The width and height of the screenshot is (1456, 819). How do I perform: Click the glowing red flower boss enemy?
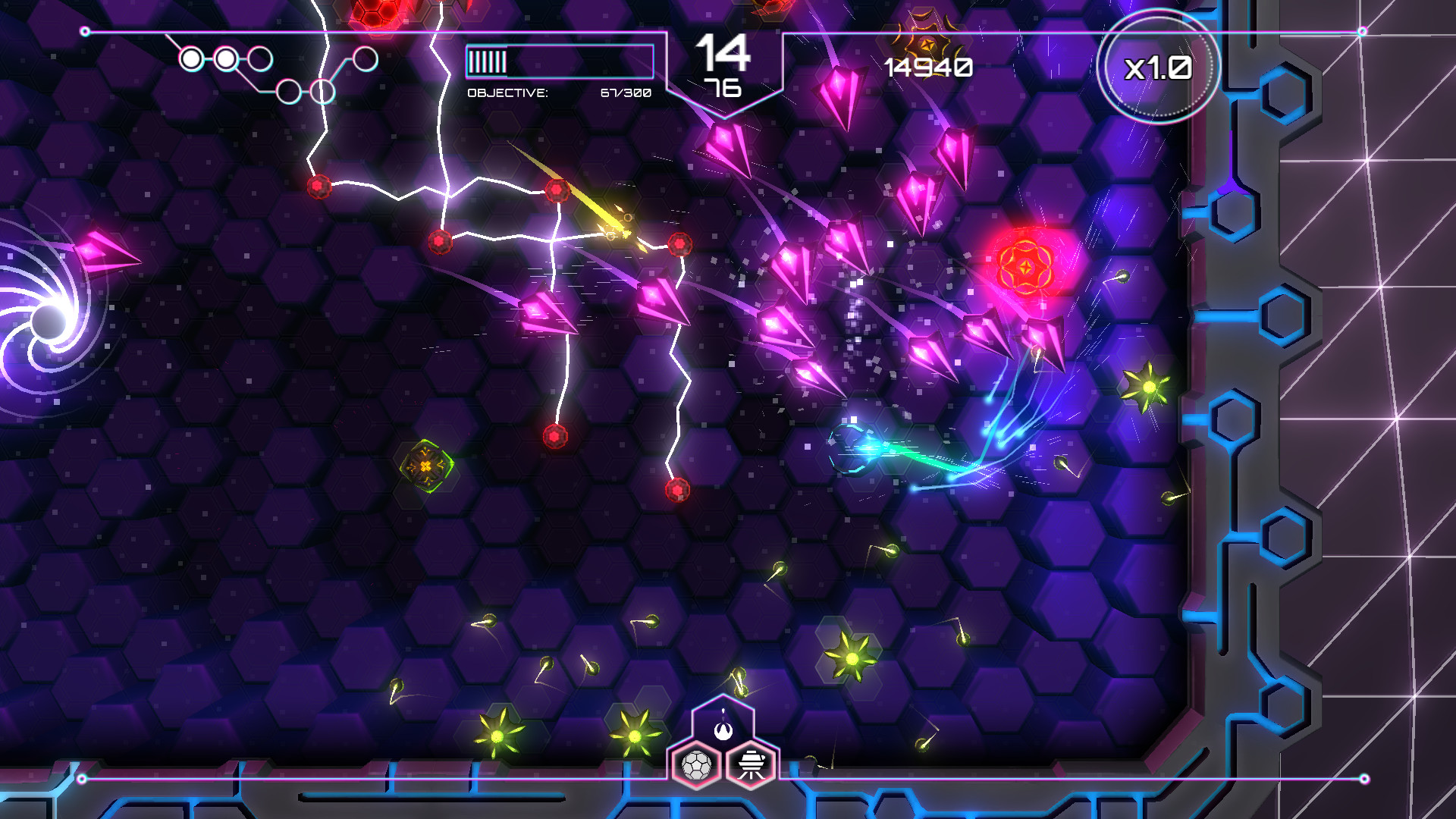point(1027,265)
